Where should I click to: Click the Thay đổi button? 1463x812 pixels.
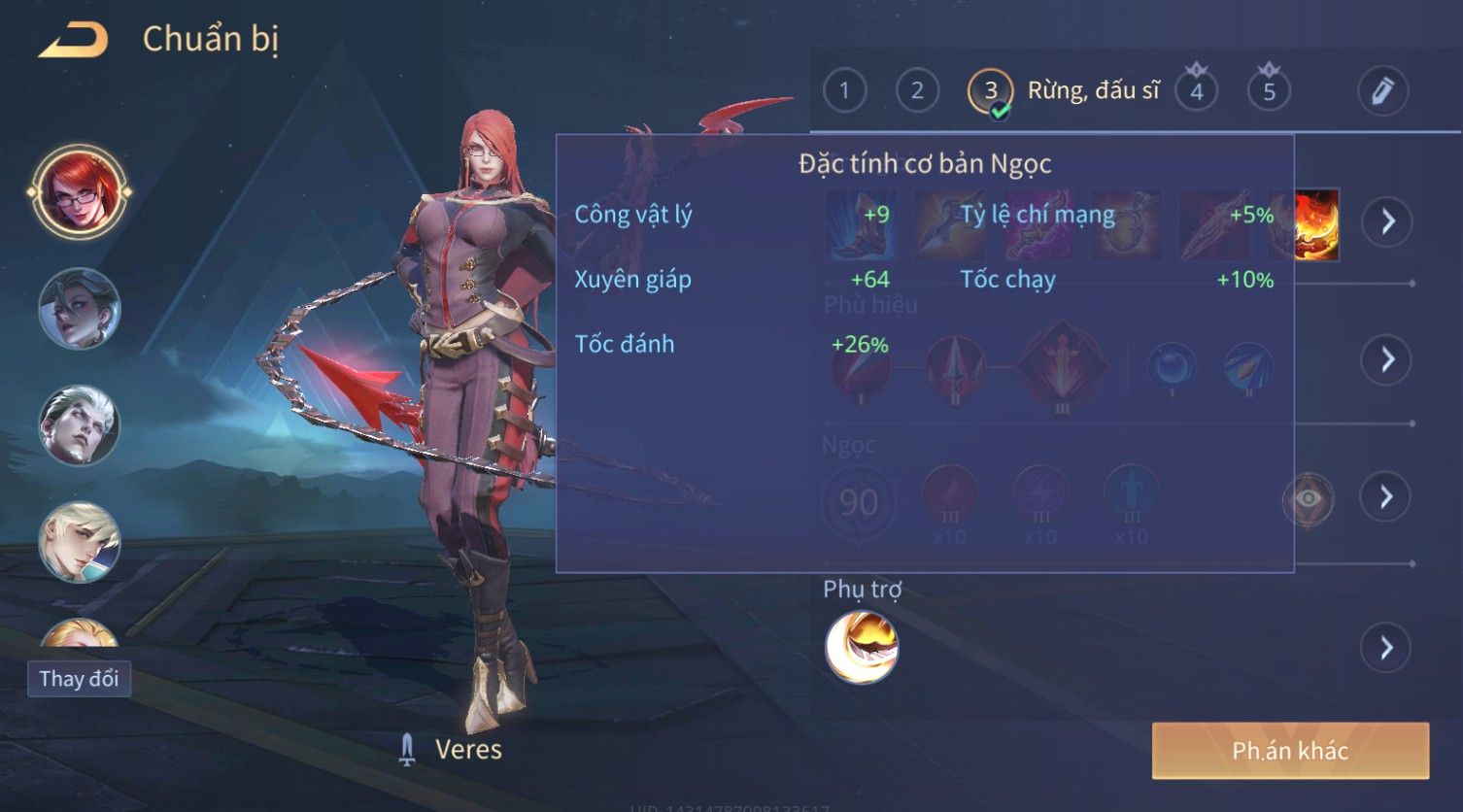79,678
